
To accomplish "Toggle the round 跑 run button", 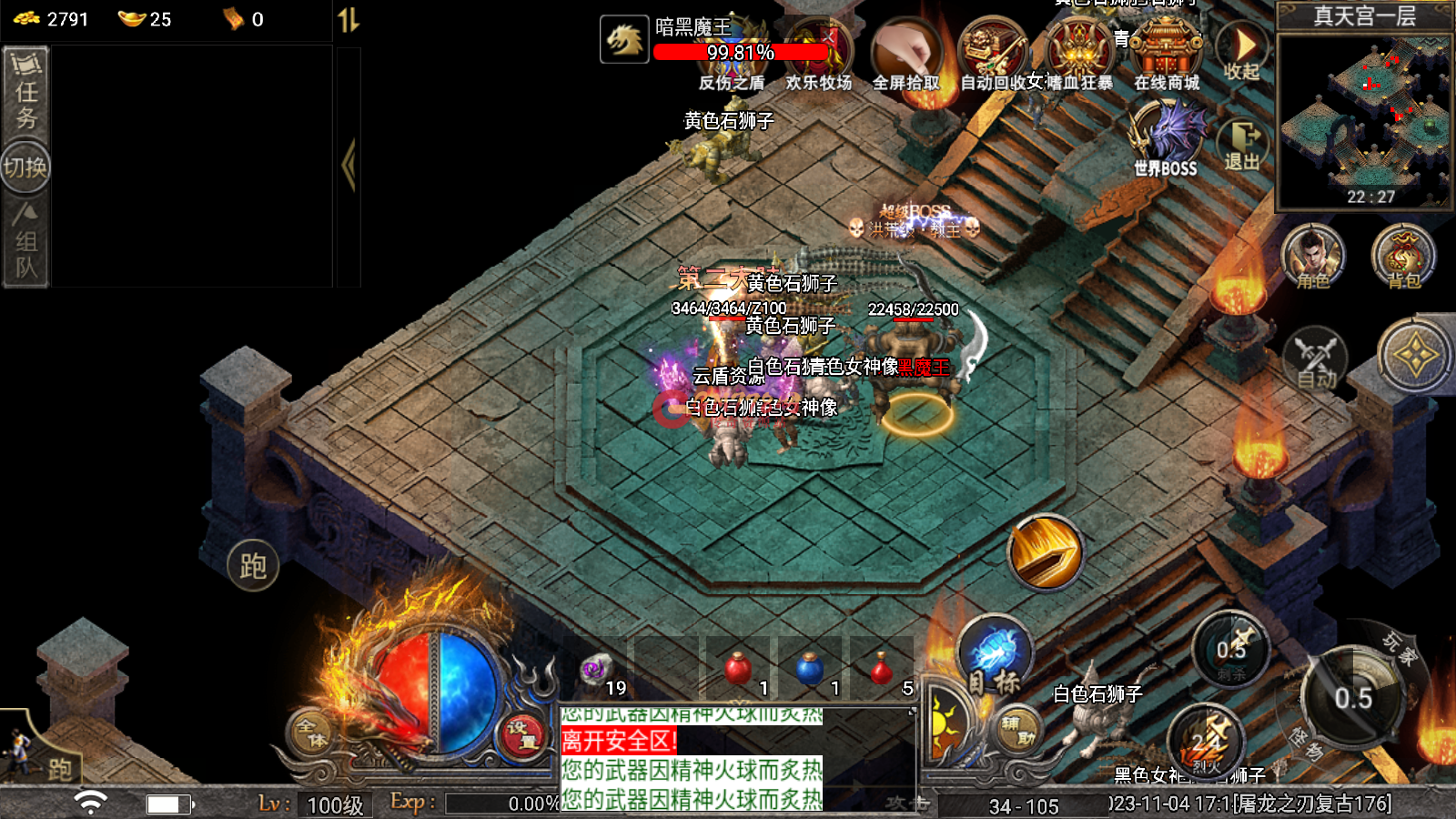I will point(253,565).
